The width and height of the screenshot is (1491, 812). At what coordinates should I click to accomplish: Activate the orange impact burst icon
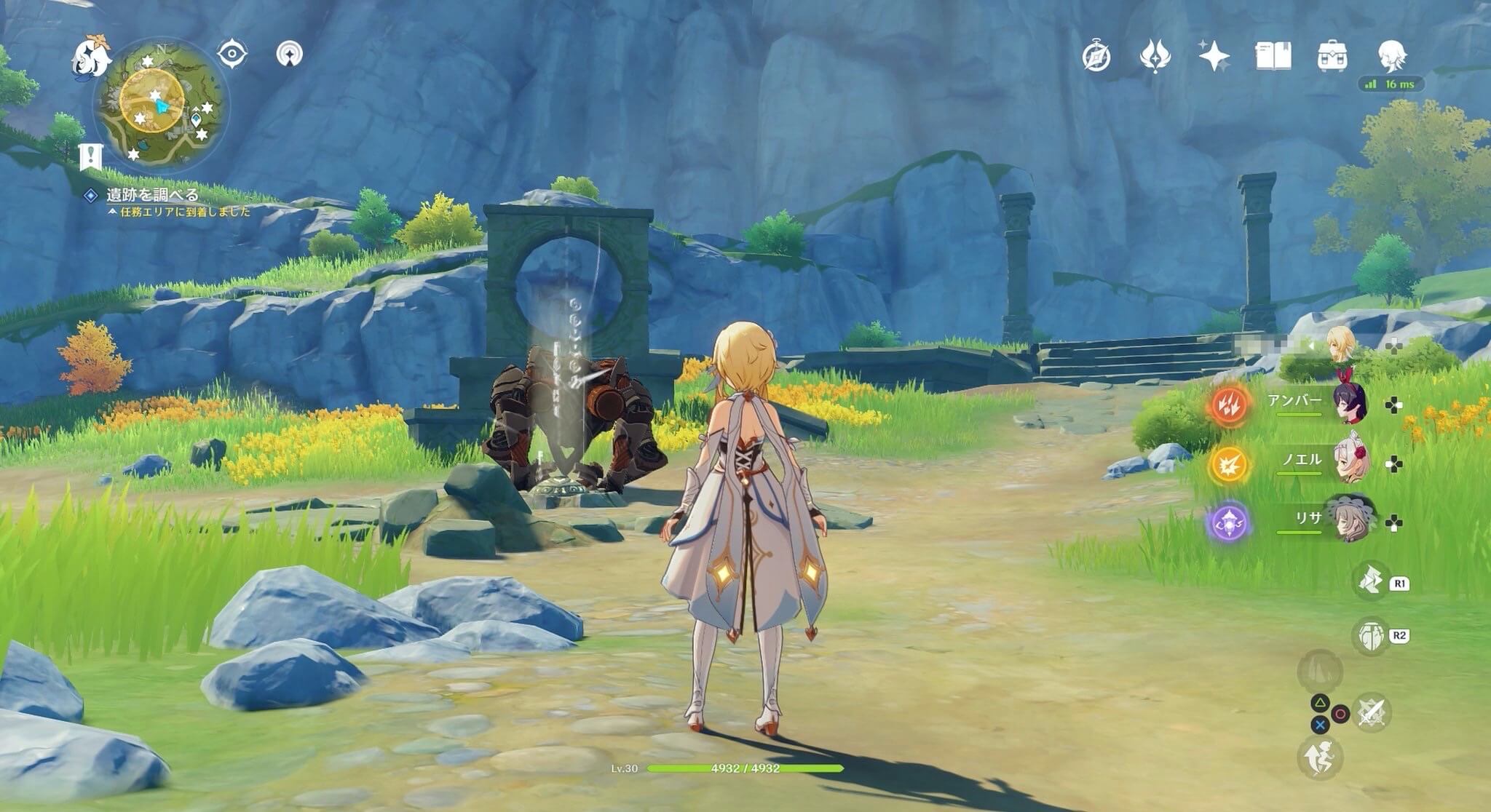pyautogui.click(x=1230, y=463)
